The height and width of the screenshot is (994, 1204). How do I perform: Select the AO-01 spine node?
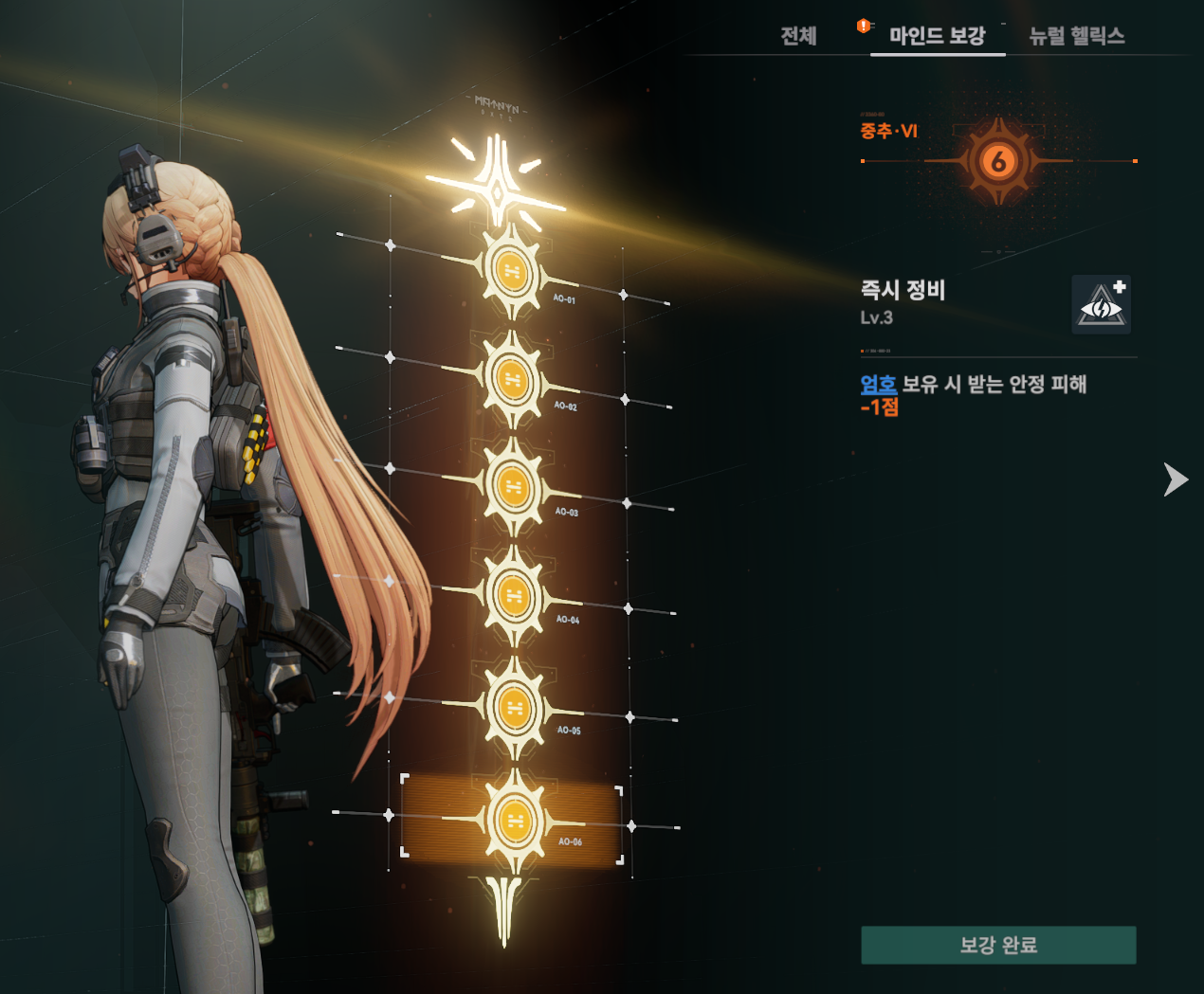(512, 272)
